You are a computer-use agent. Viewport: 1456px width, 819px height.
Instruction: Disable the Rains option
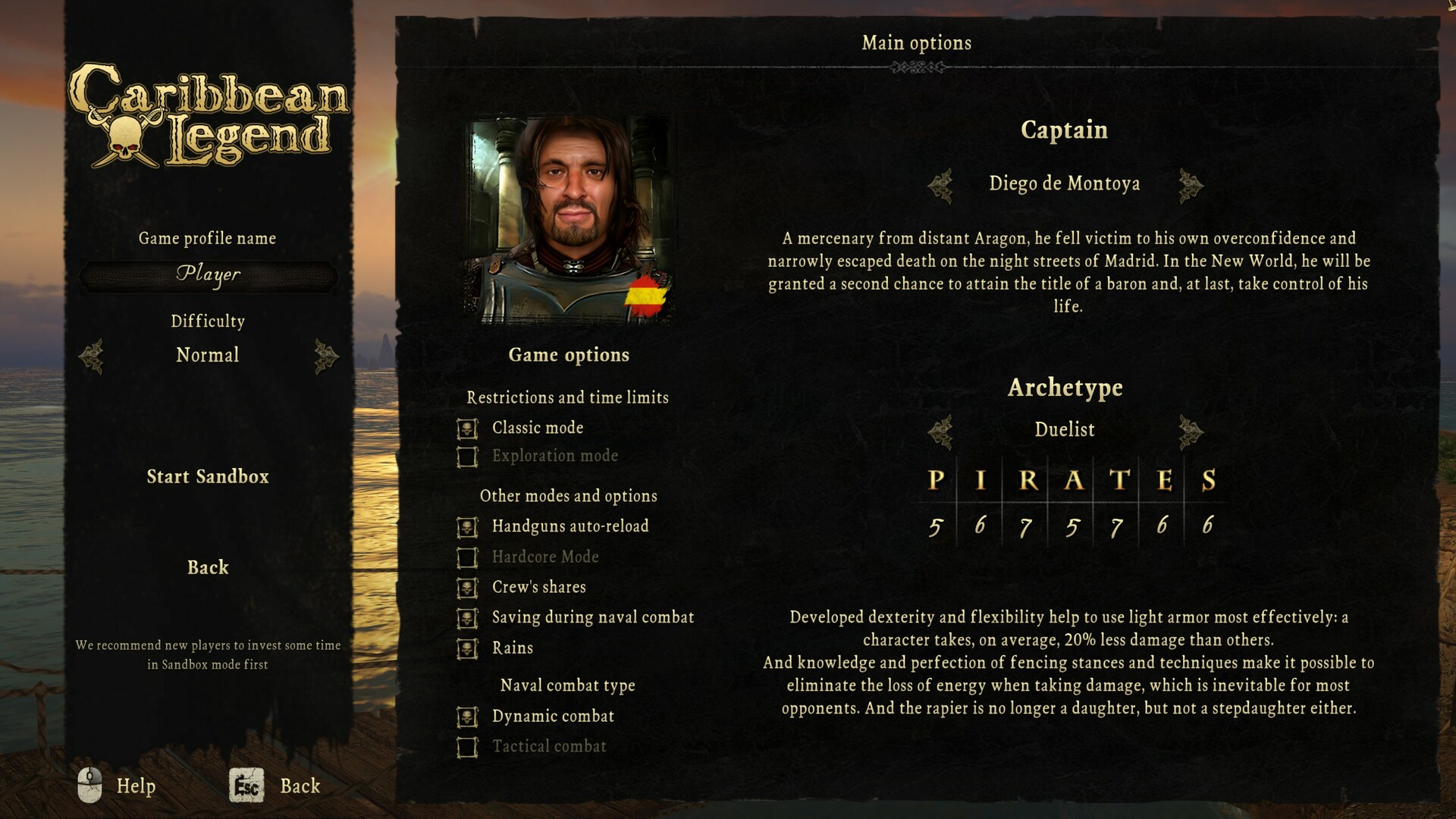[x=469, y=648]
